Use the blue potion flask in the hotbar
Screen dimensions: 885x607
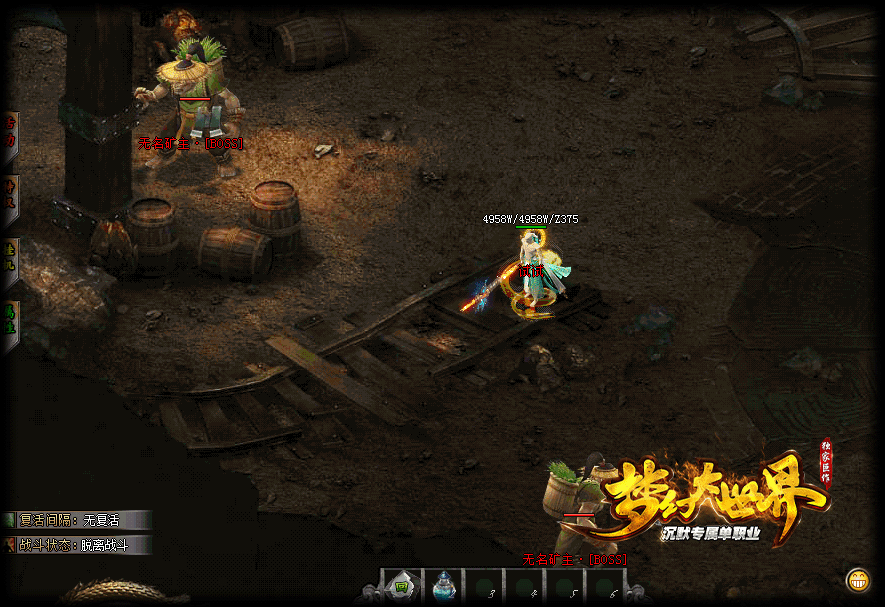point(442,587)
